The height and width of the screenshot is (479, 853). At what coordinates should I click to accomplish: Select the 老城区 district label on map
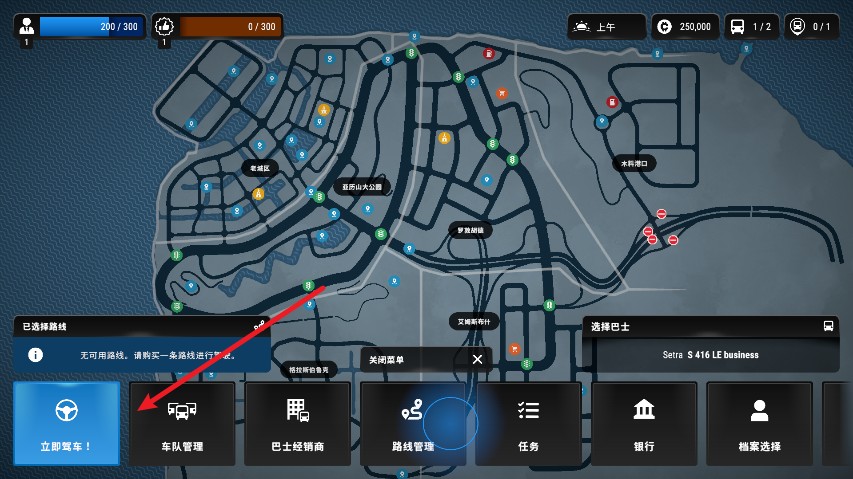(258, 168)
